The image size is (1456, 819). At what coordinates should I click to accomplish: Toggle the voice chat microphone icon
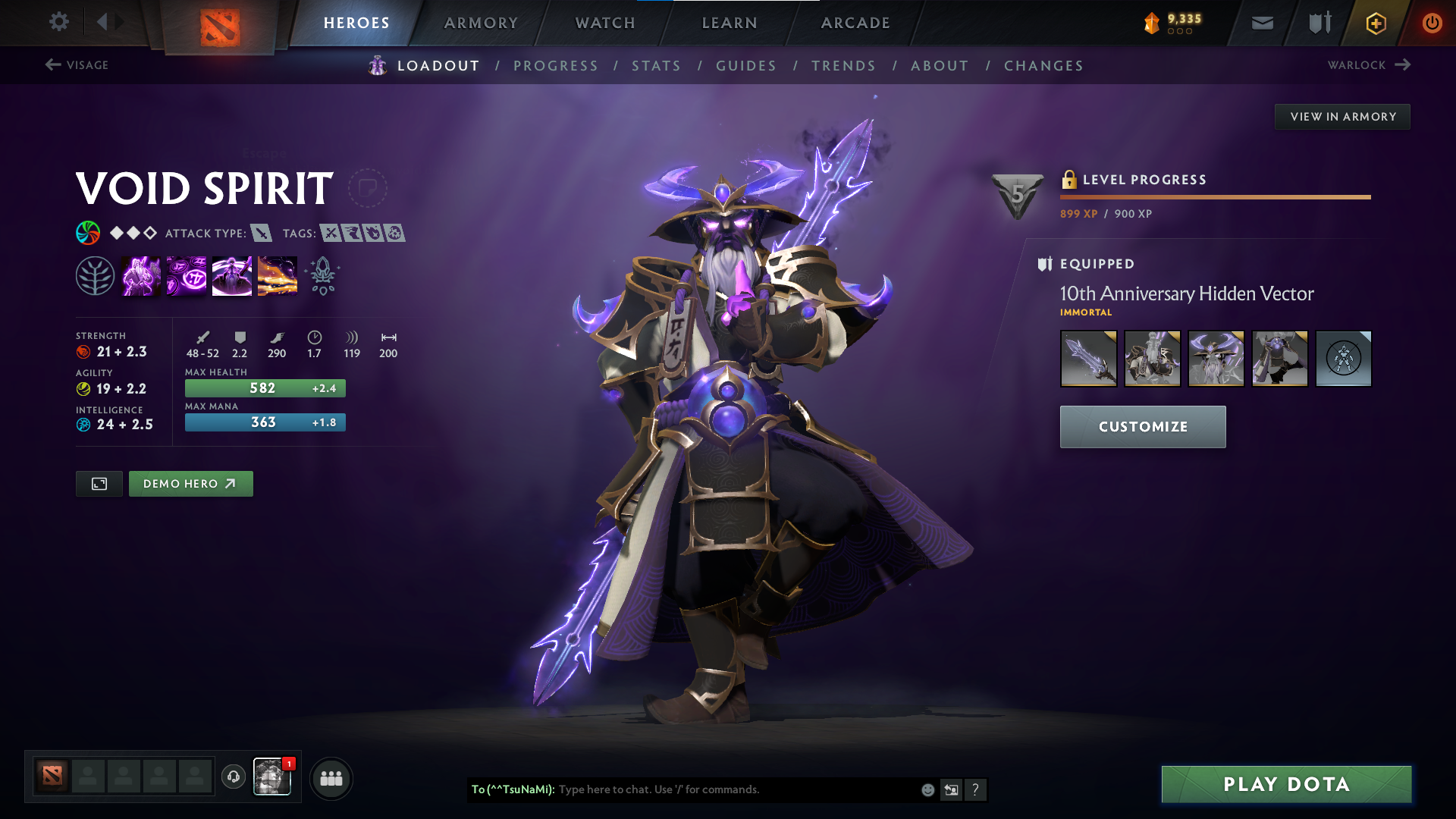[233, 777]
